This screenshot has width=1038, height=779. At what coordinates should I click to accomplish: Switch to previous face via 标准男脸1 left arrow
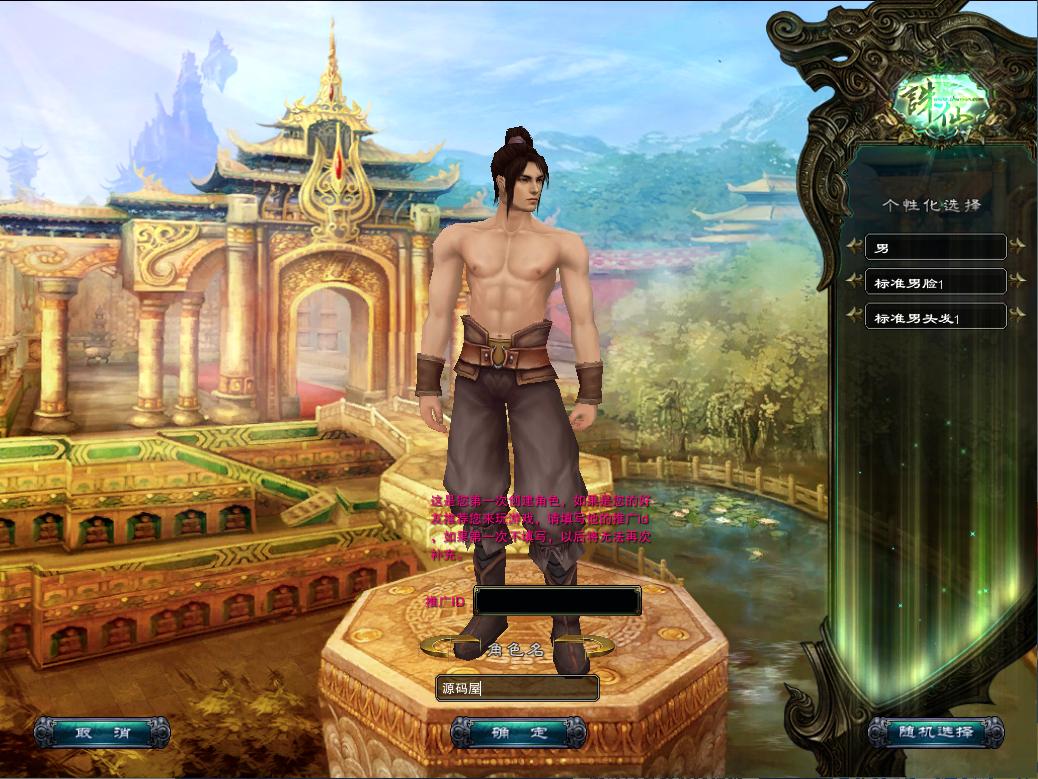coord(853,281)
